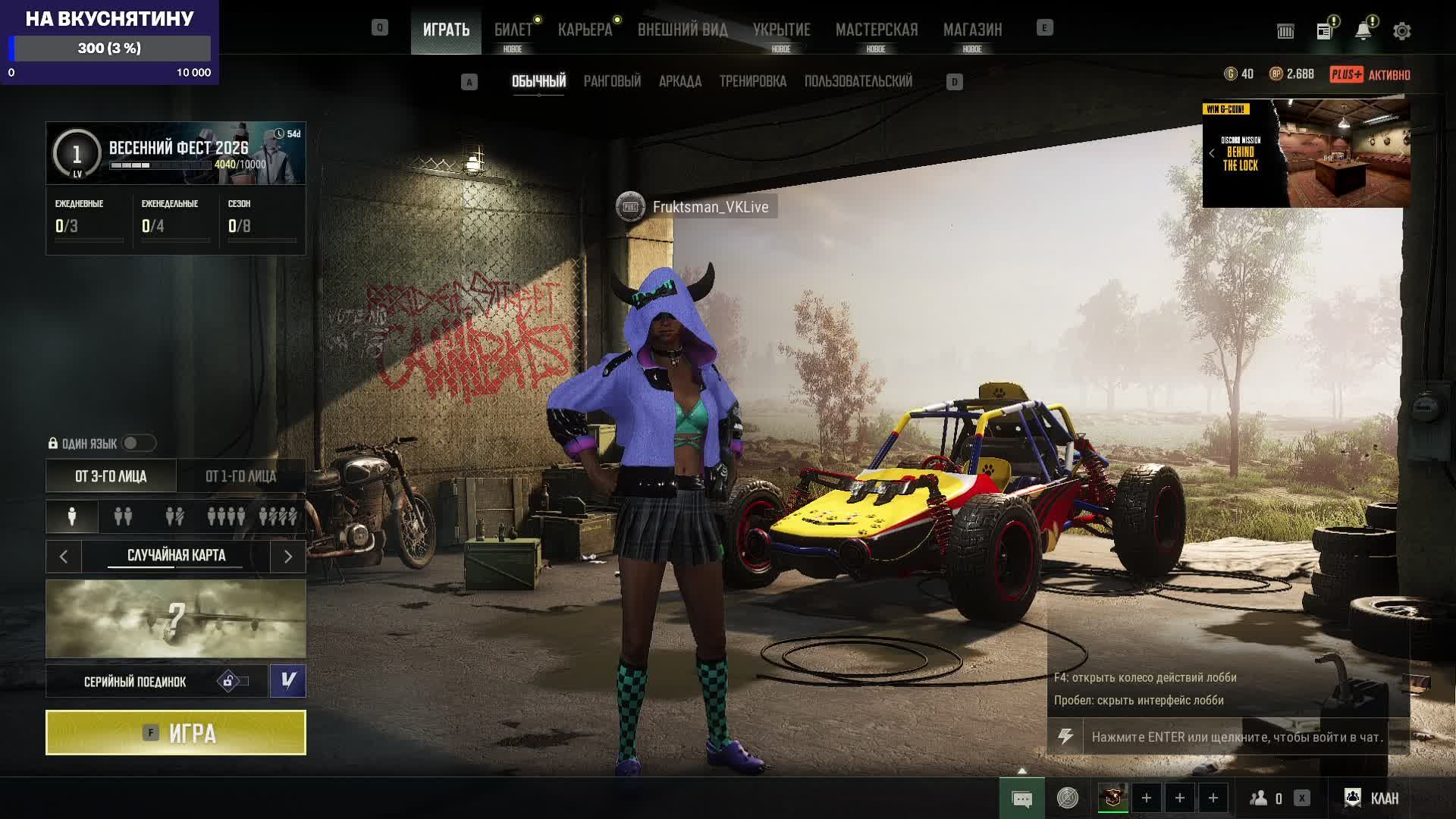
Task: Click the chat input field
Action: 1236,737
